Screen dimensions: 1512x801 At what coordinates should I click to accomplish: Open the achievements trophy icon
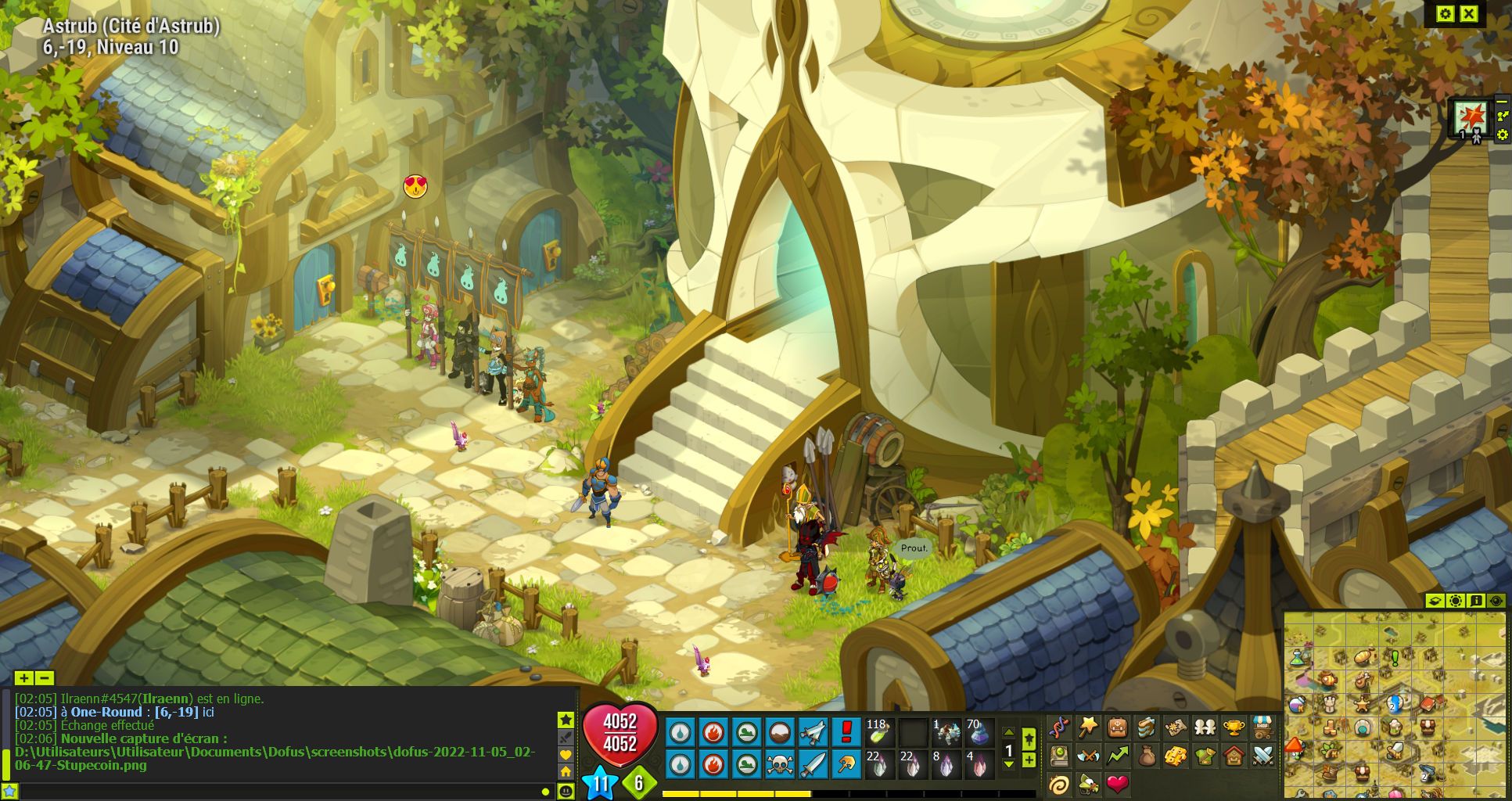(x=1234, y=728)
